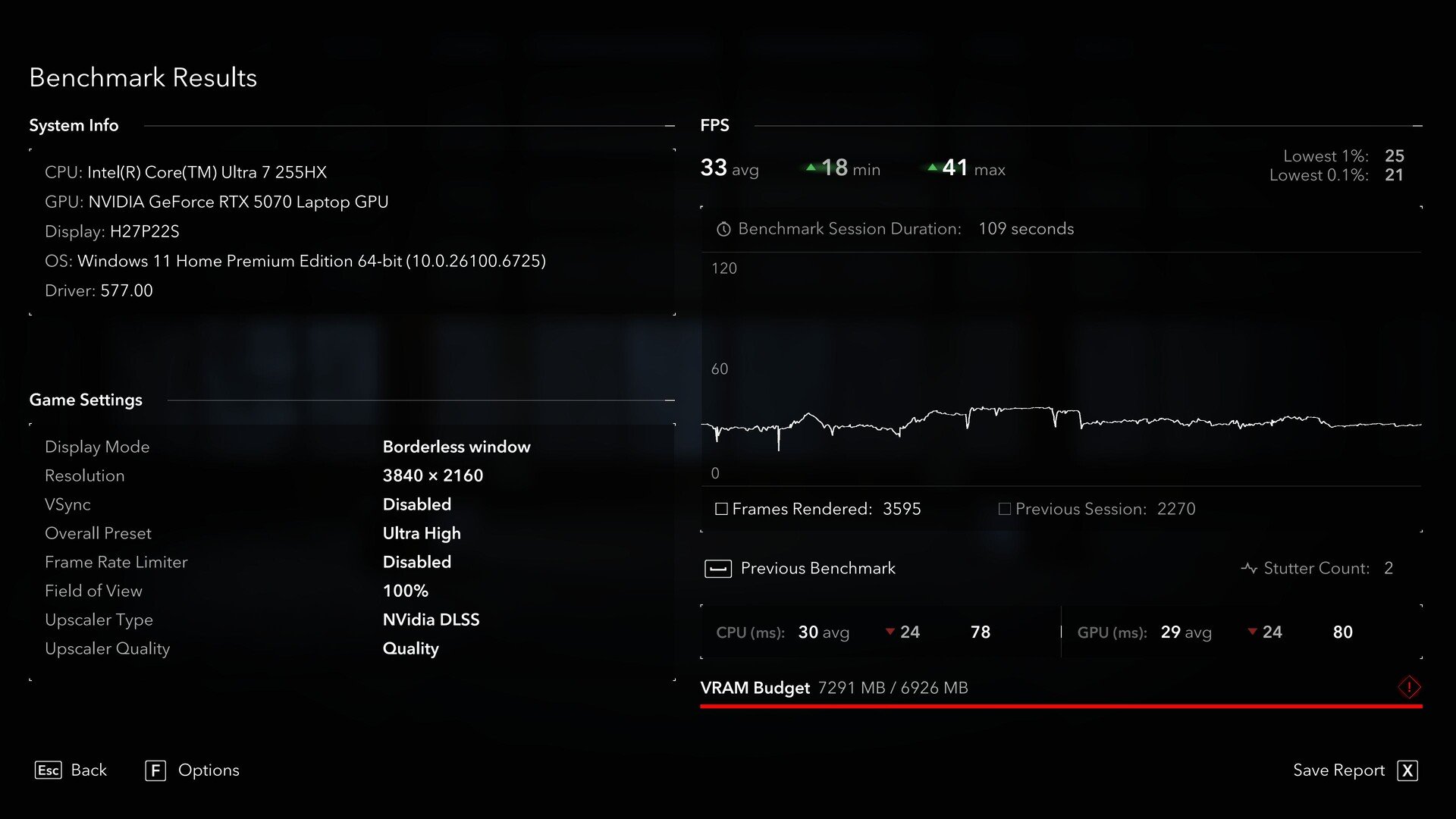Click the red VRAM budget warning icon

pyautogui.click(x=1409, y=688)
